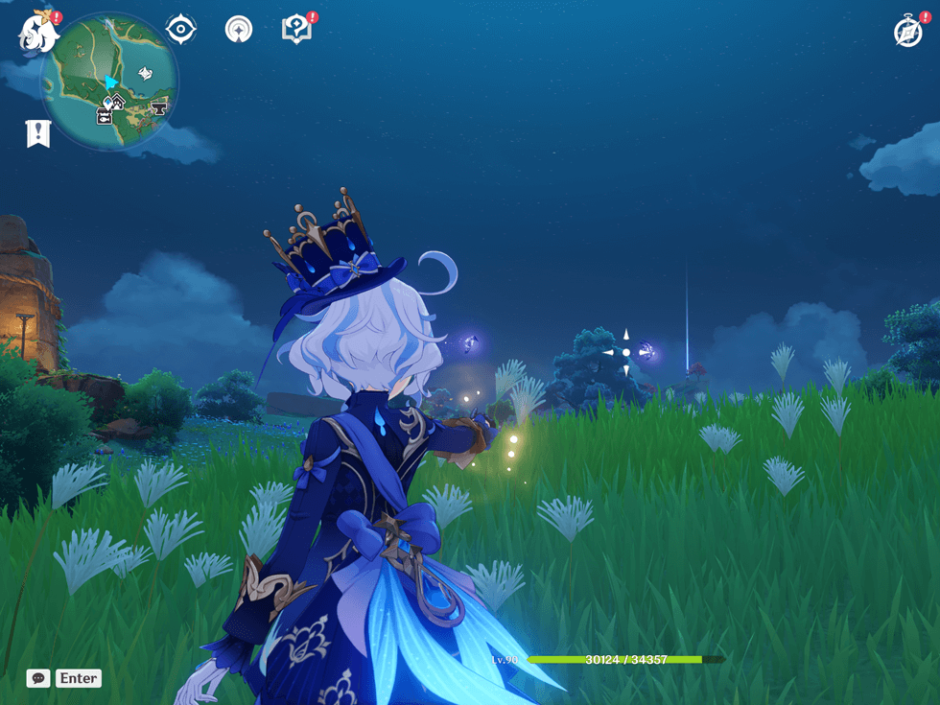
Task: Open the adventurer handbook compass icon
Action: (x=907, y=32)
